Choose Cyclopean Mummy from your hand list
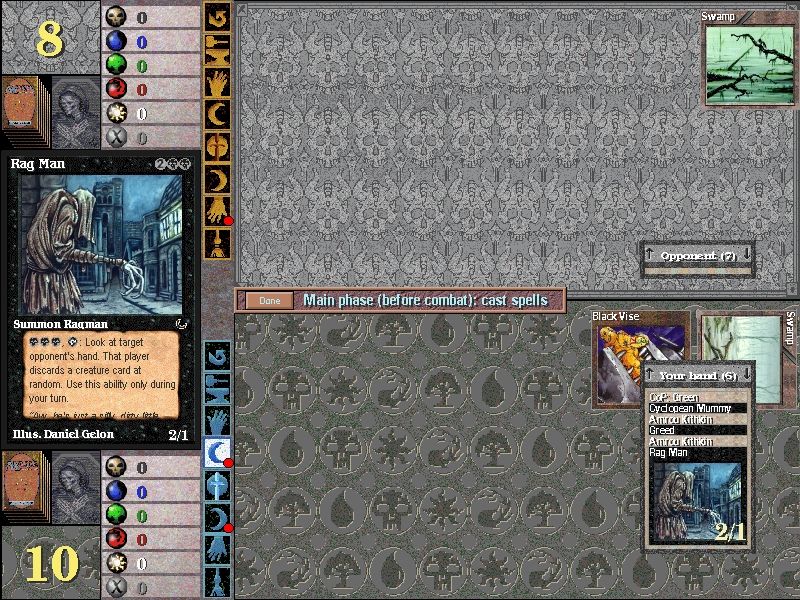 click(696, 409)
